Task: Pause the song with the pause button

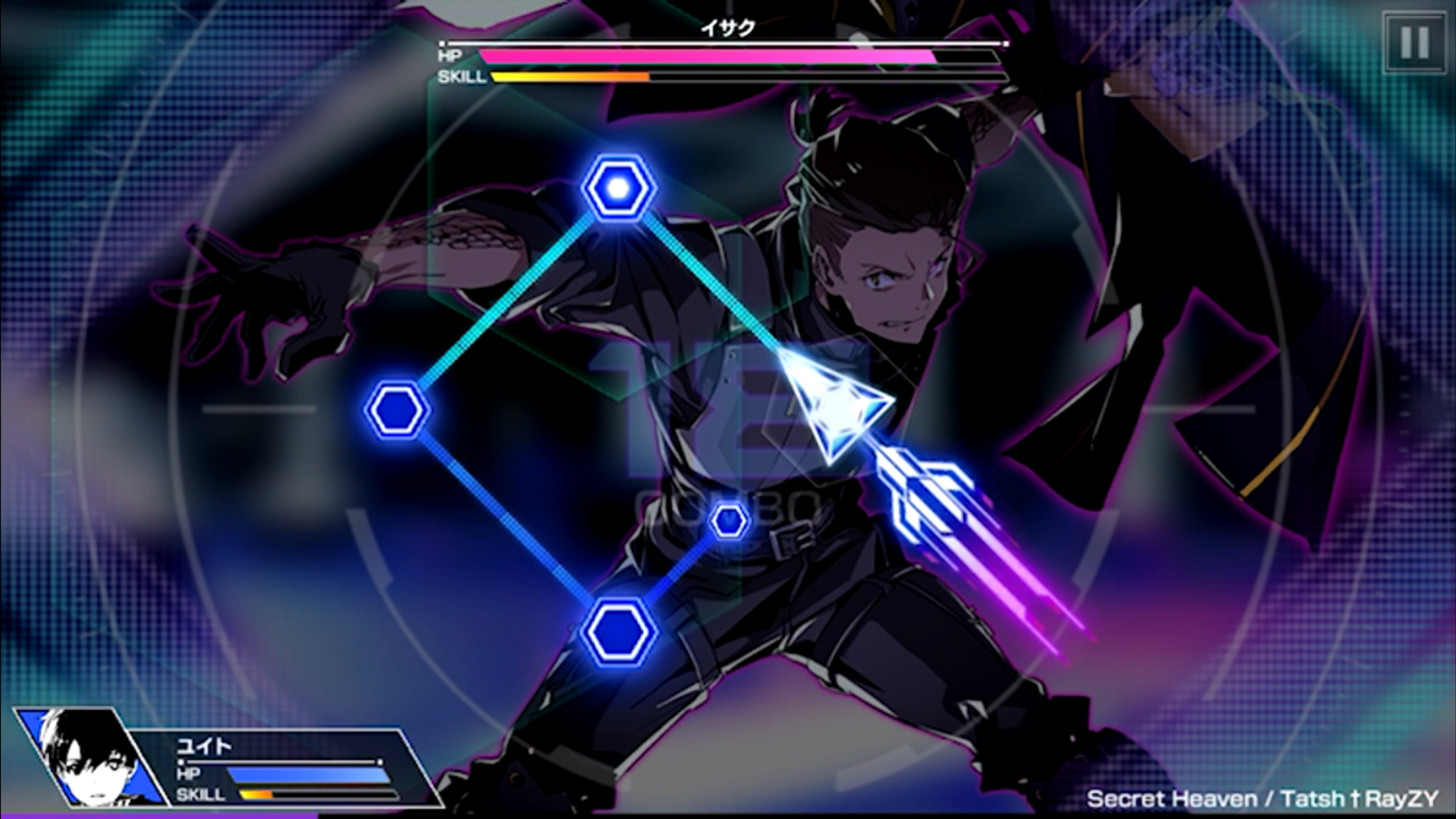Action: click(1414, 42)
